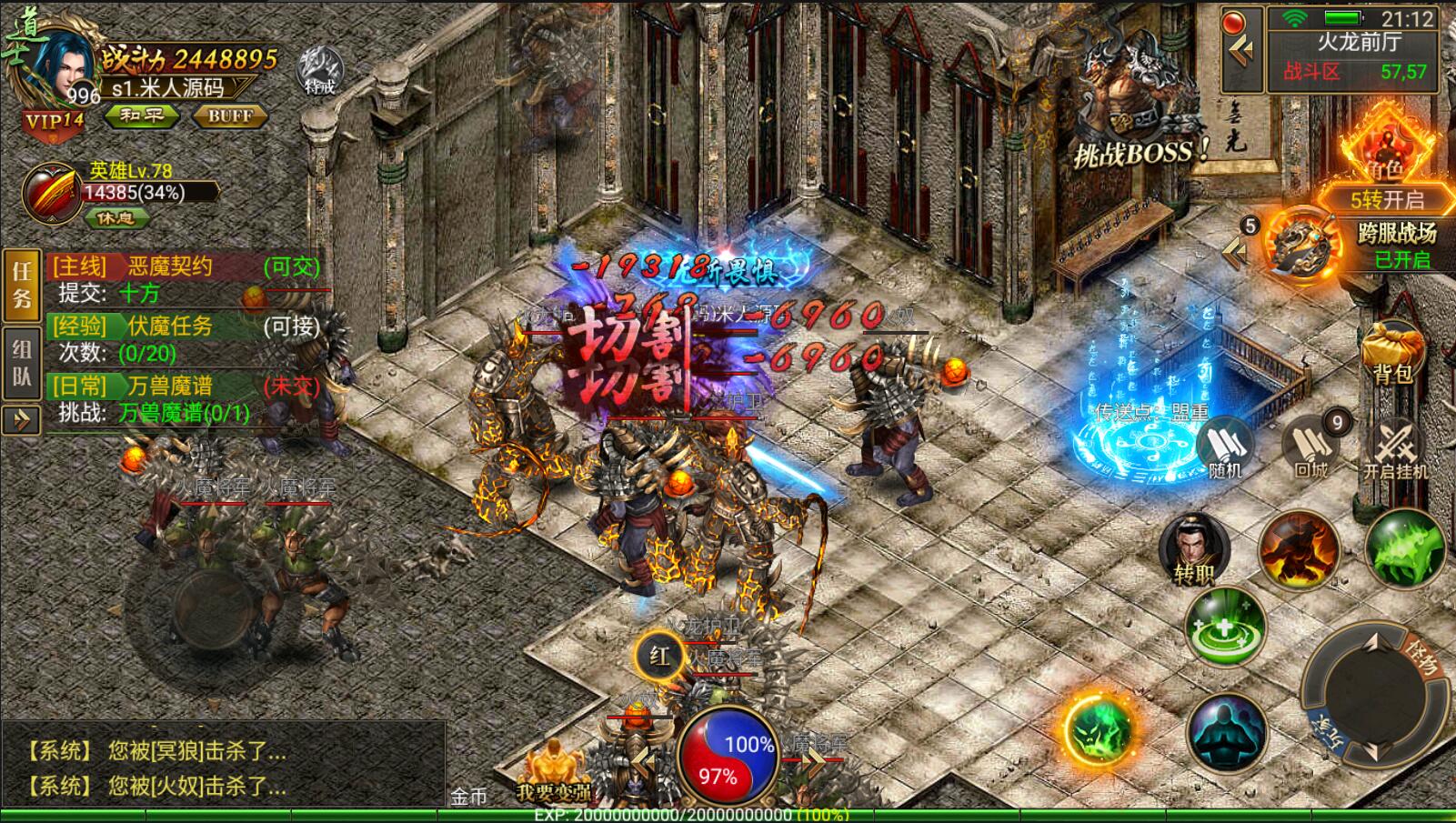This screenshot has width=1456, height=823.
Task: Open the BUFF status list
Action: pyautogui.click(x=230, y=115)
